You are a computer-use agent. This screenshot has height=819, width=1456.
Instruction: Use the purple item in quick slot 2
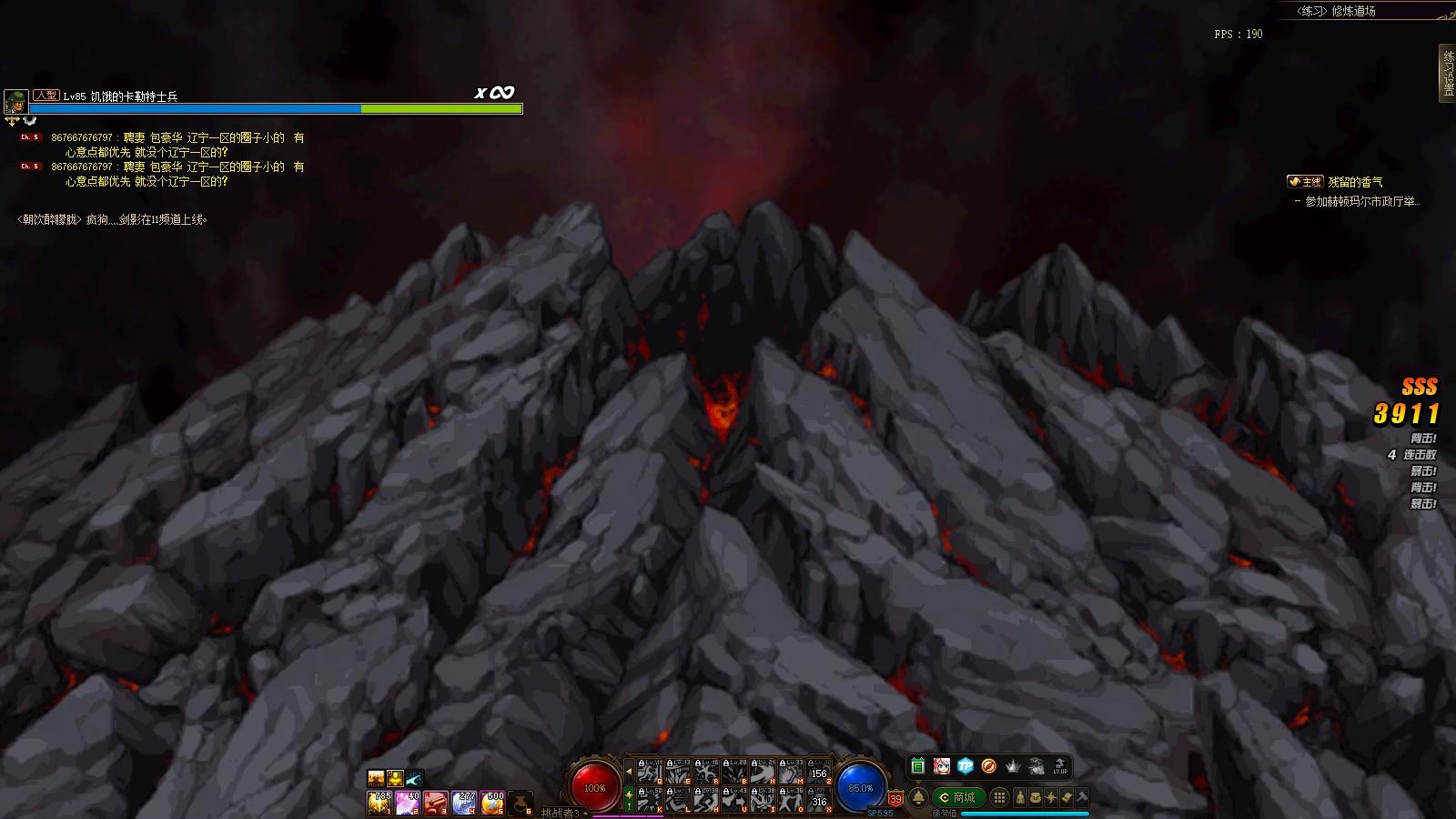(x=408, y=803)
